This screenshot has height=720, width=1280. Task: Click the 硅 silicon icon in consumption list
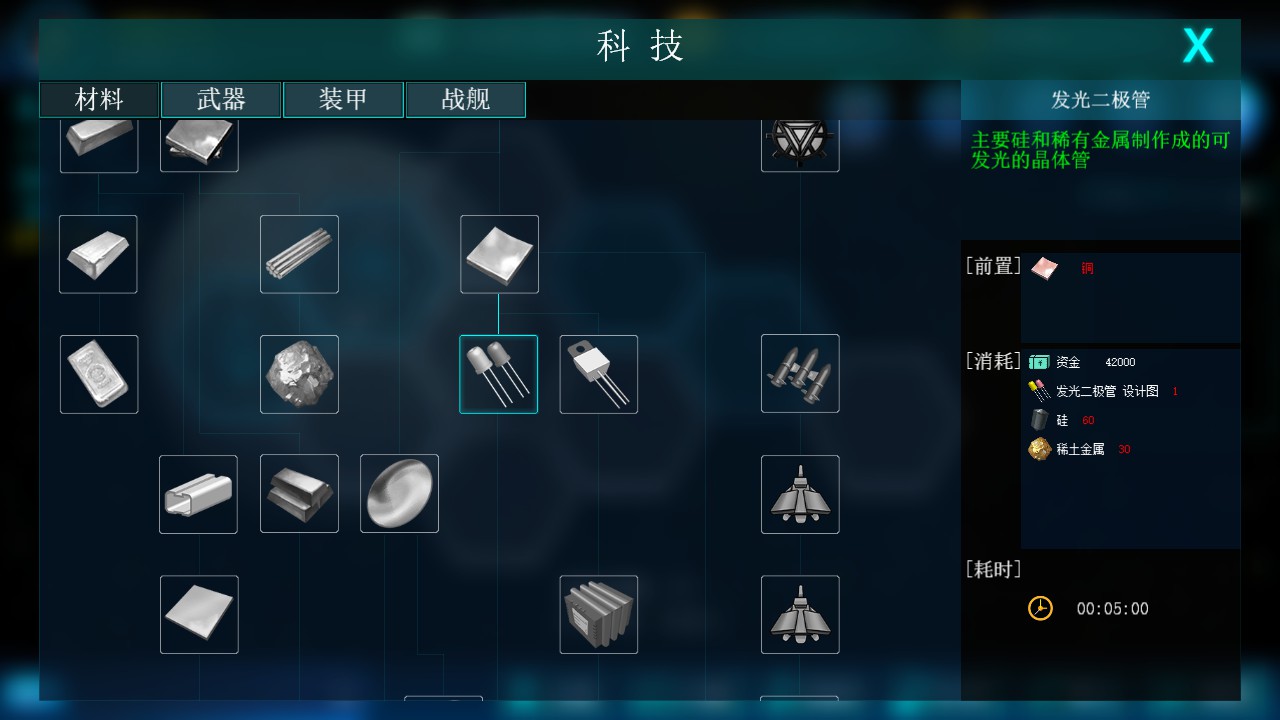coord(1039,419)
